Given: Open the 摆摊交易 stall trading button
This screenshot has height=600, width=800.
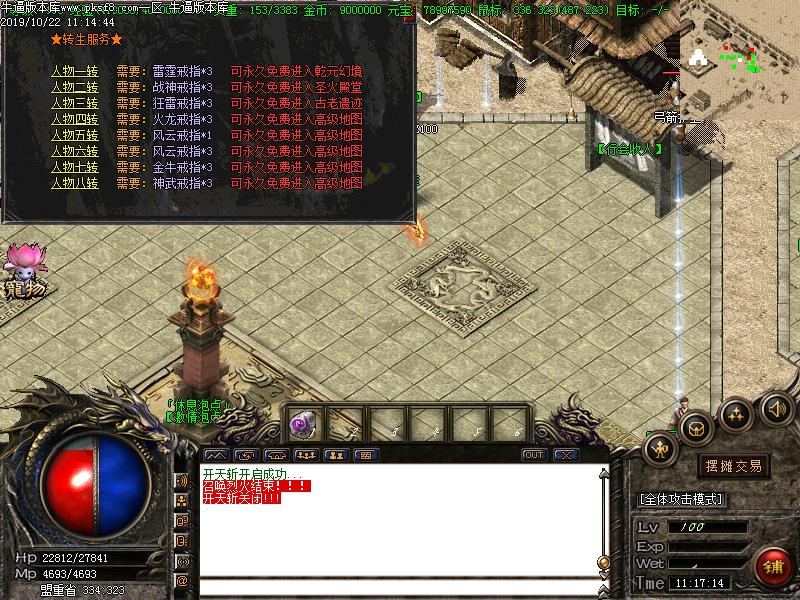Looking at the screenshot, I should pos(733,466).
